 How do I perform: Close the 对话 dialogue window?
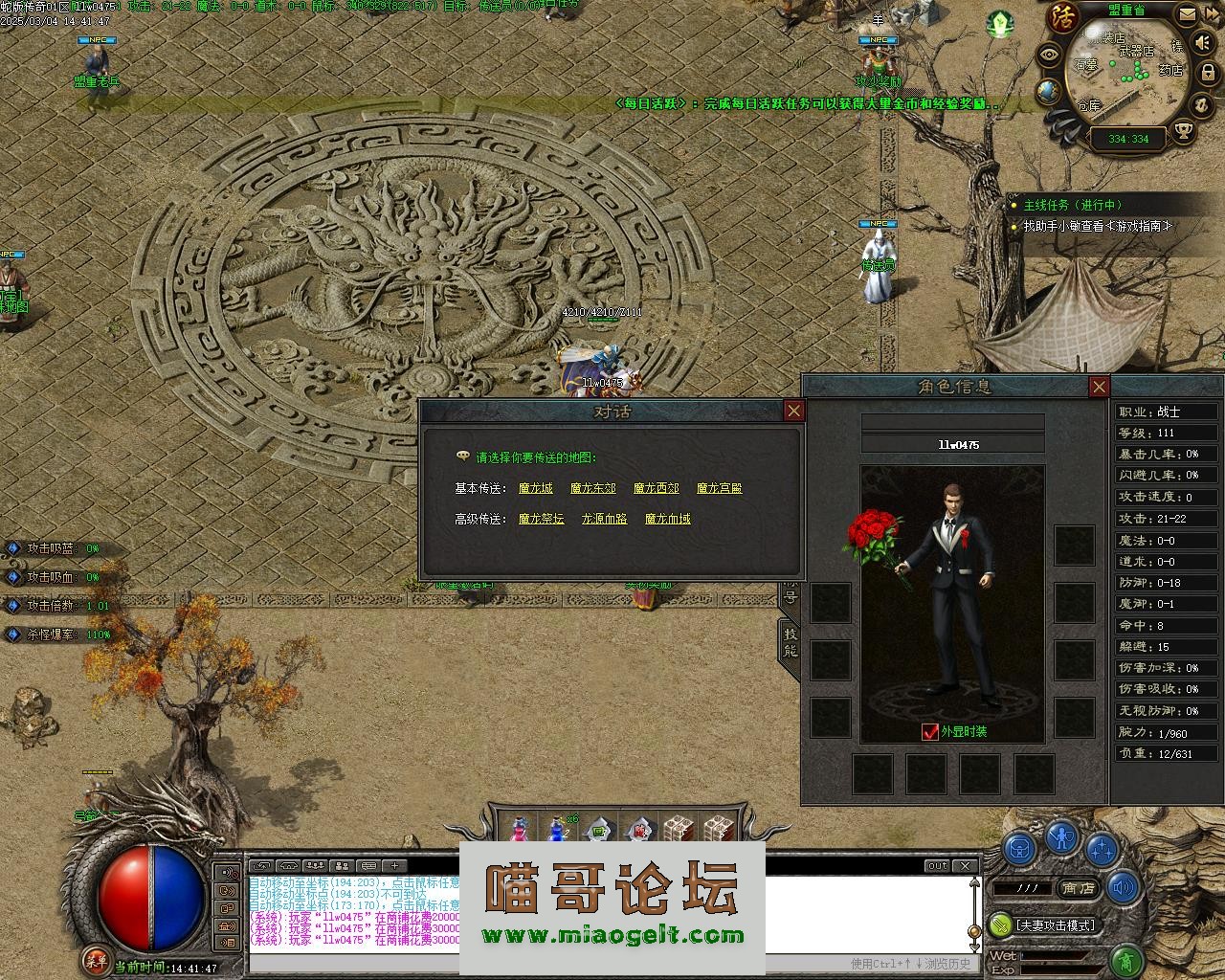pos(793,411)
